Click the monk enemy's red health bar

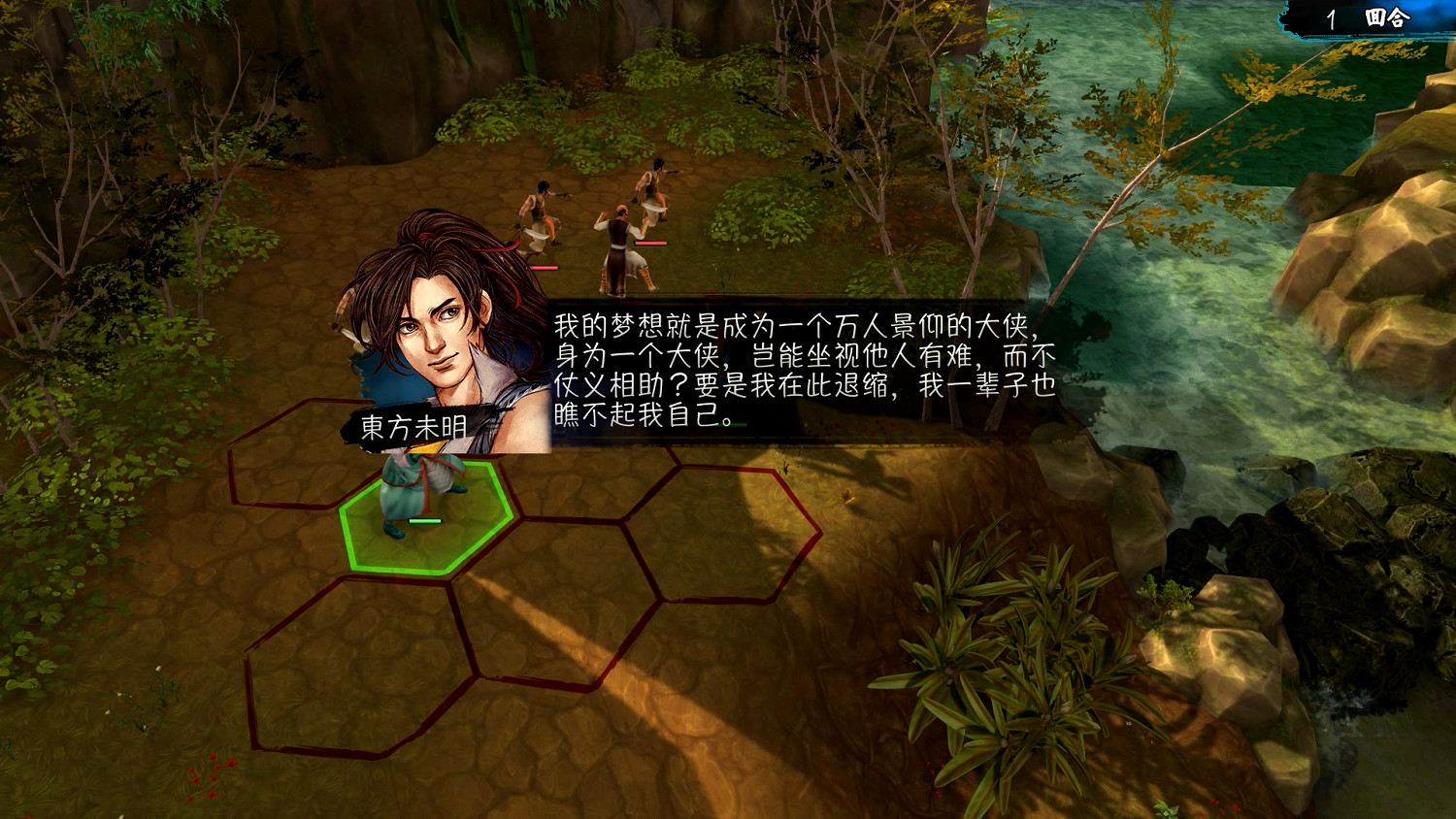pos(648,245)
